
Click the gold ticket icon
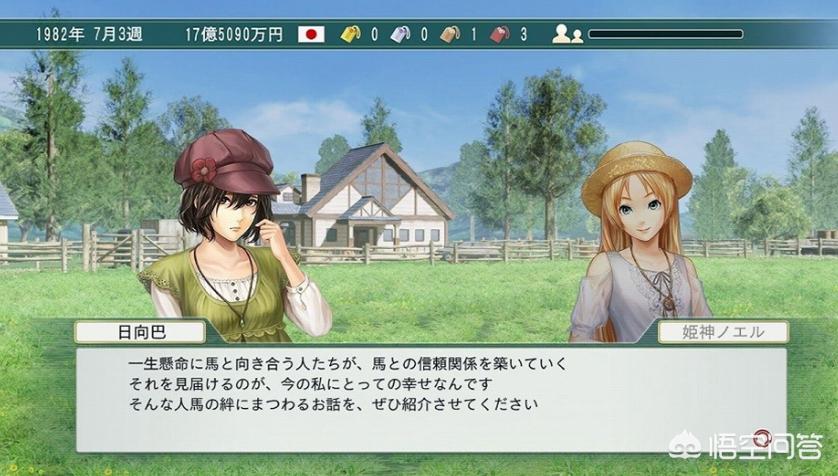click(x=351, y=34)
